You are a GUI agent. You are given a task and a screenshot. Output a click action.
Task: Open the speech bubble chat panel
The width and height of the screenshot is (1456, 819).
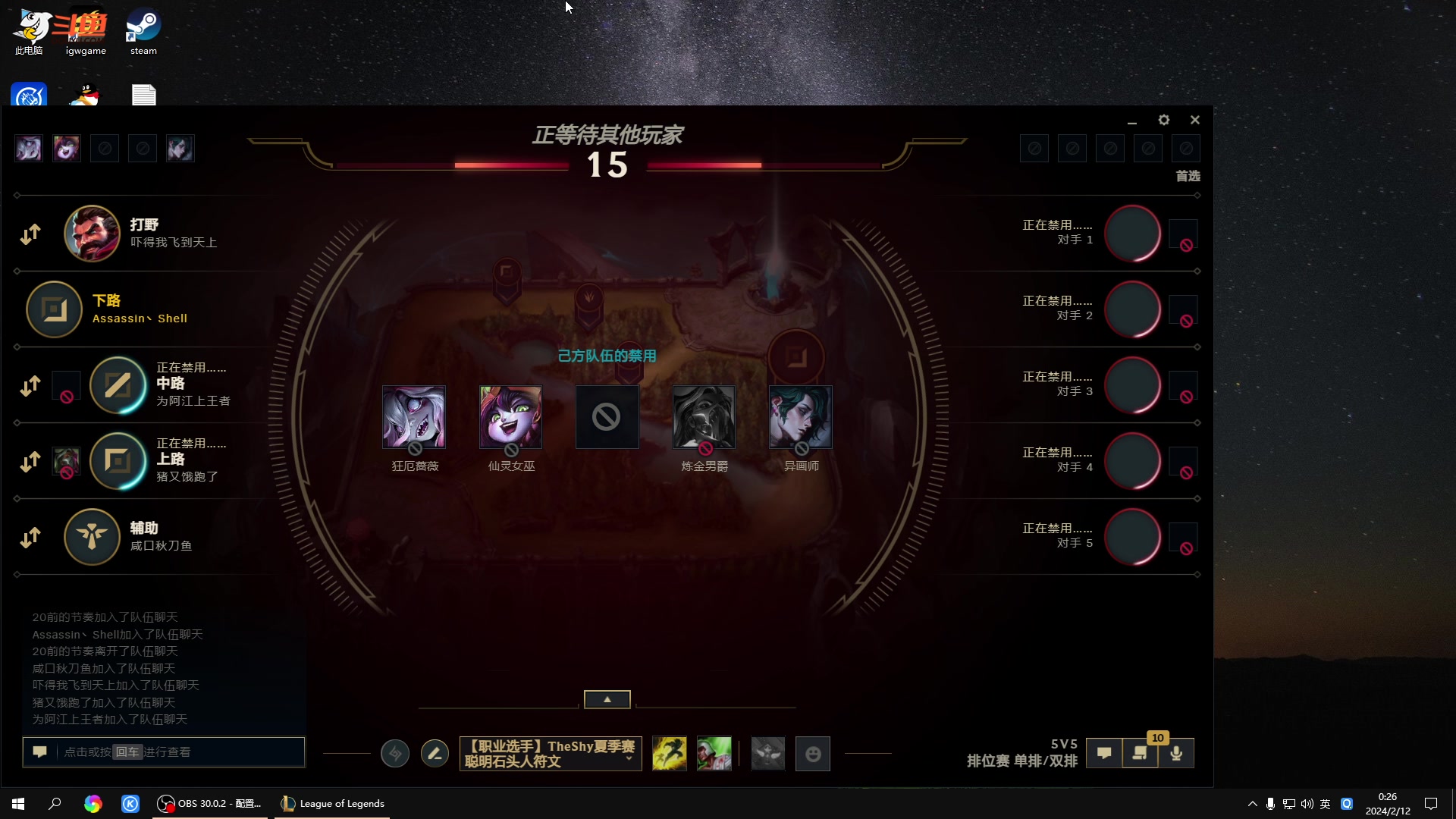coord(1104,753)
